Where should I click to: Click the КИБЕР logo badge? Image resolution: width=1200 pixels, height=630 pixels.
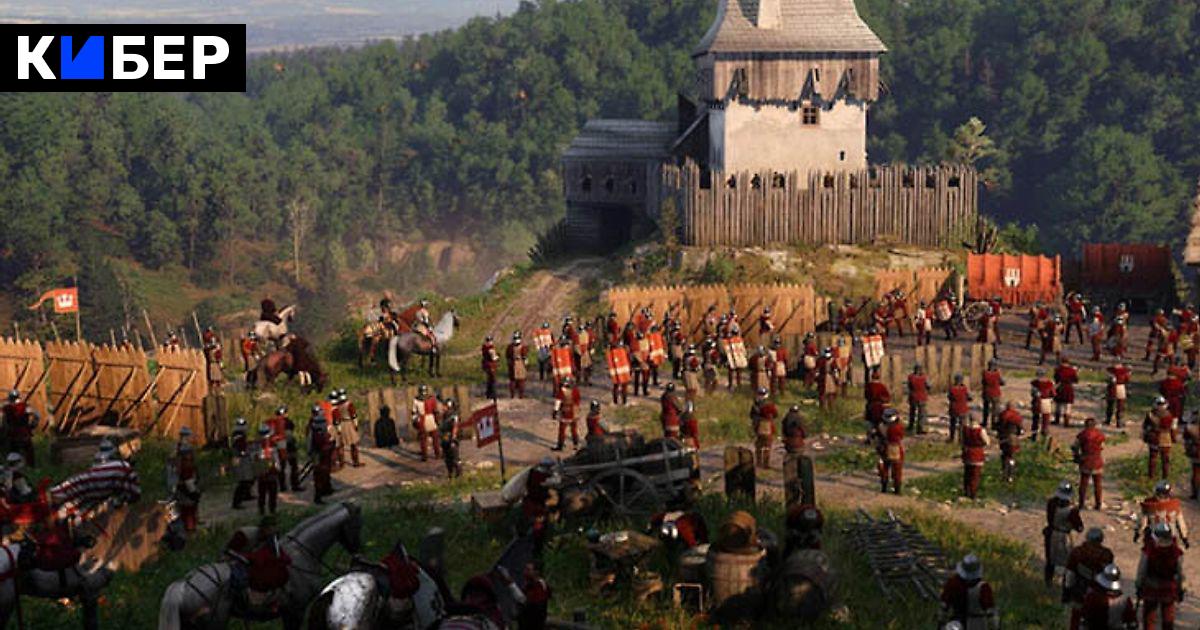122,58
